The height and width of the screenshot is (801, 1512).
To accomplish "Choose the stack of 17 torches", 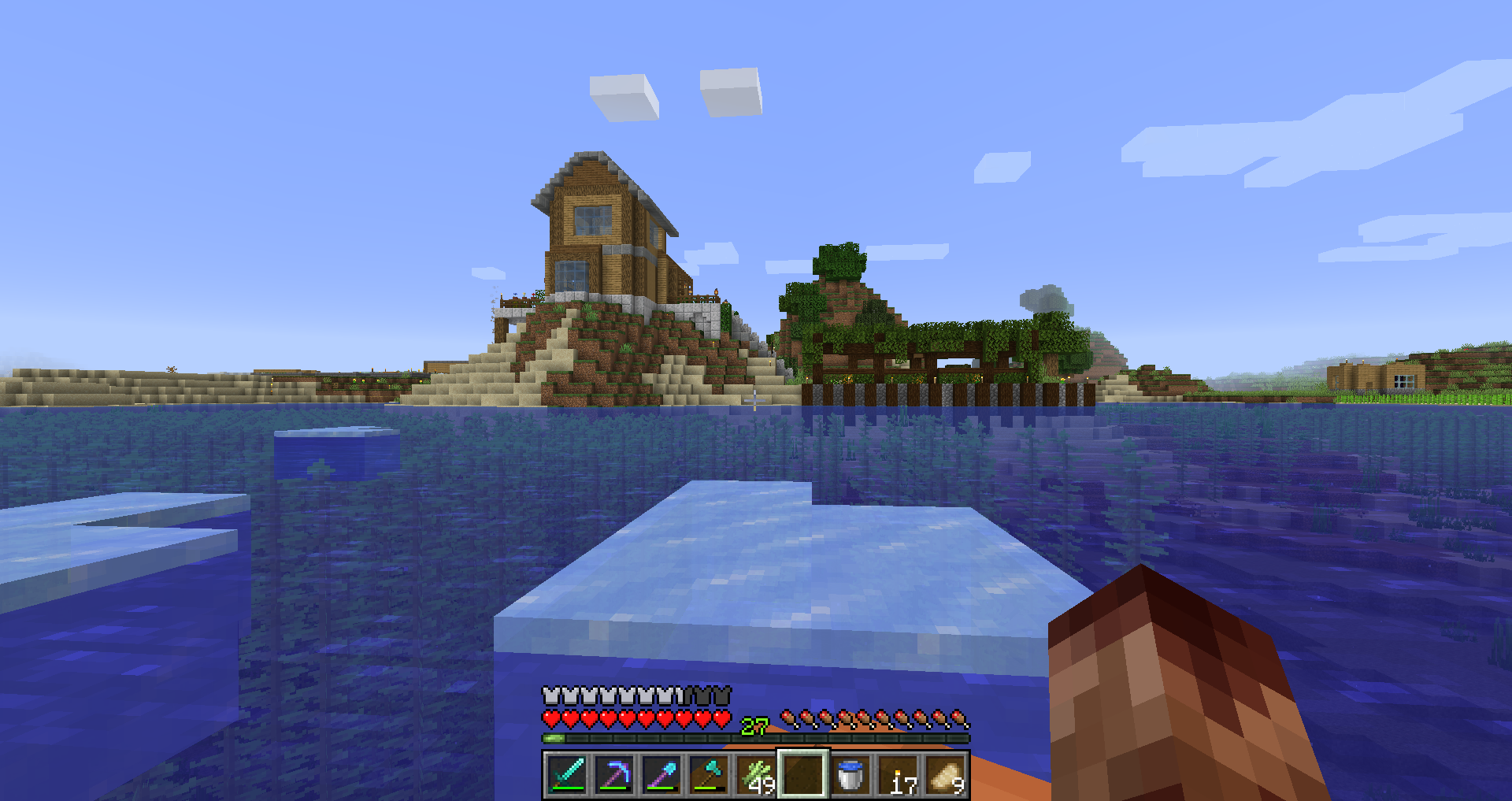I will [x=898, y=775].
